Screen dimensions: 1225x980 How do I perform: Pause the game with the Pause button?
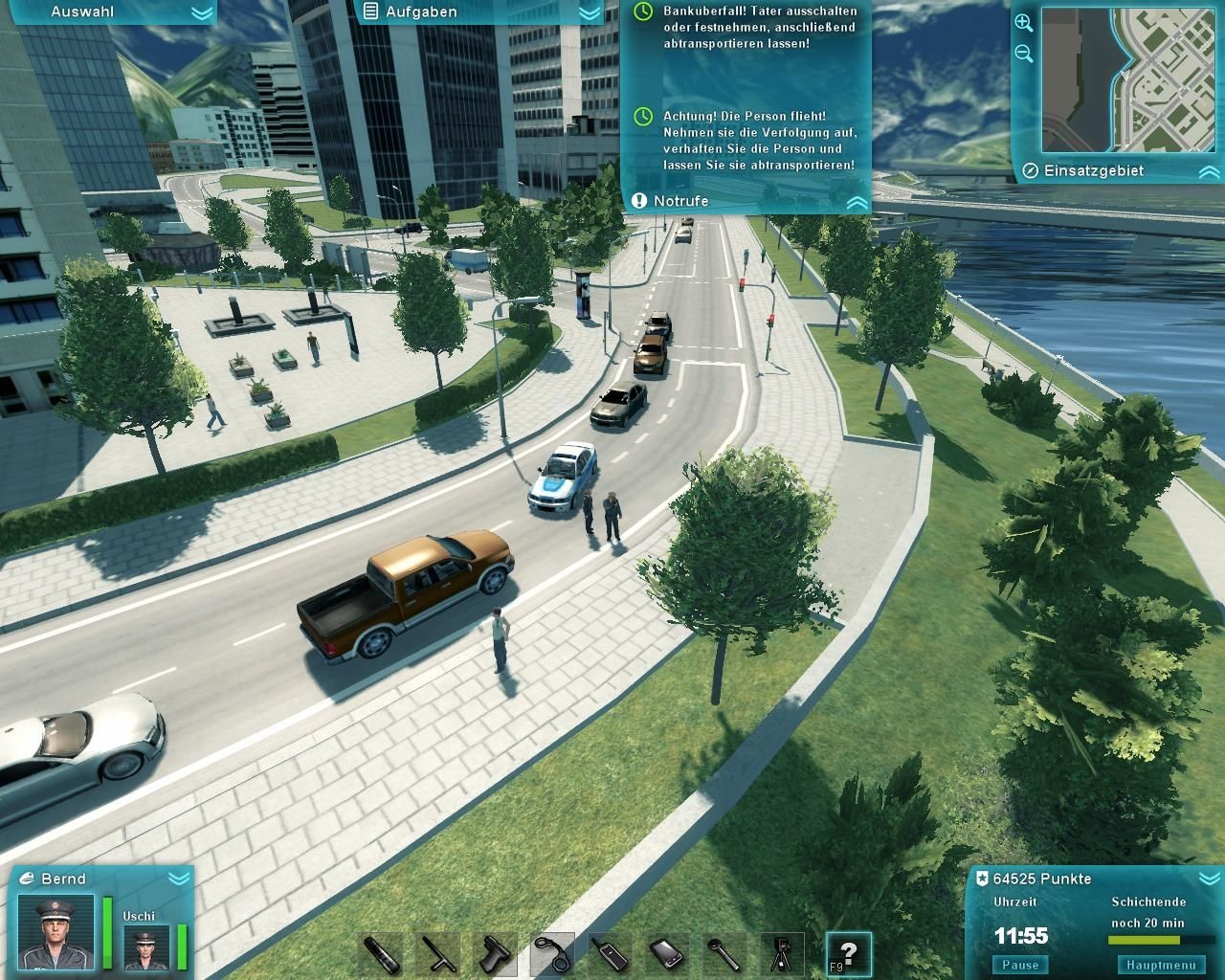tap(1020, 965)
